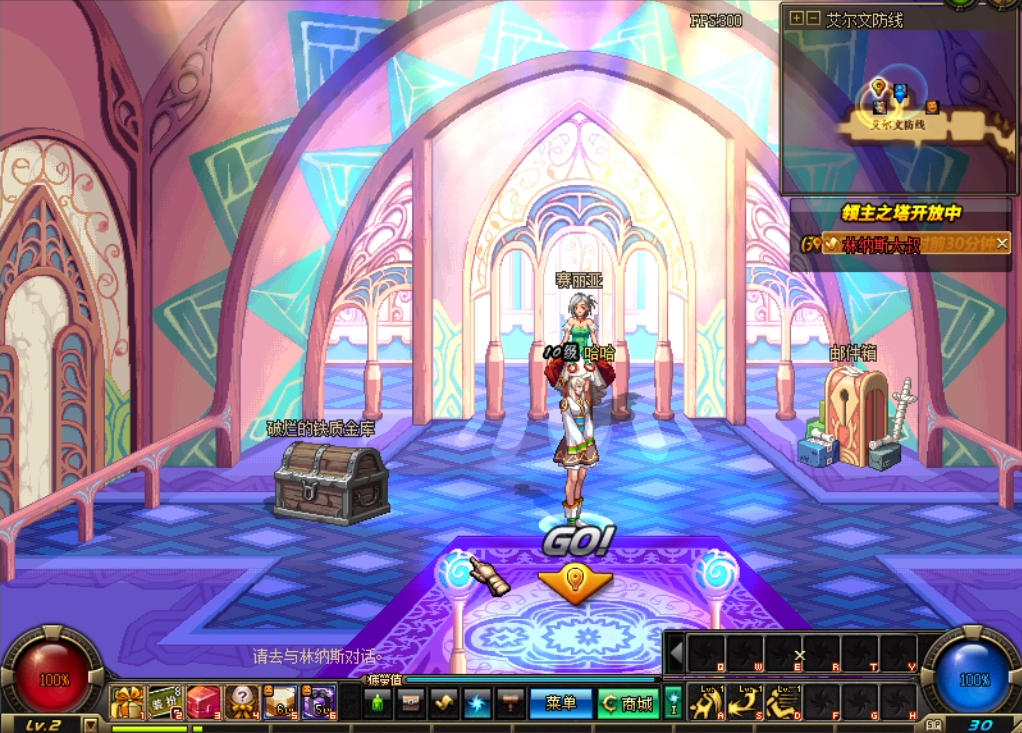Screen dimensions: 1022x733
Task: Select the red cube item slot
Action: [203, 702]
